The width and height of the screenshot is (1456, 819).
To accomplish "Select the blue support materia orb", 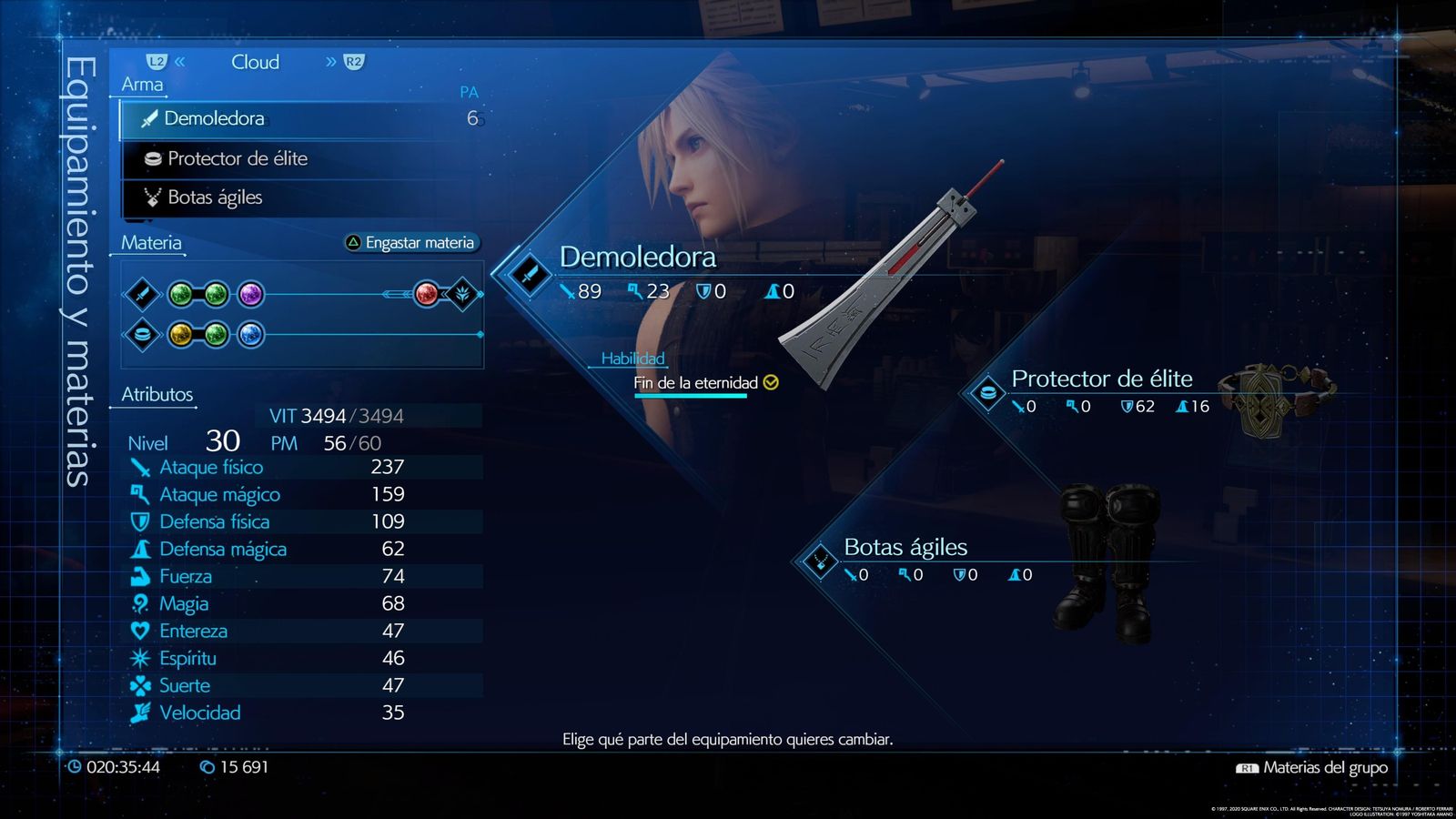I will pos(250,335).
